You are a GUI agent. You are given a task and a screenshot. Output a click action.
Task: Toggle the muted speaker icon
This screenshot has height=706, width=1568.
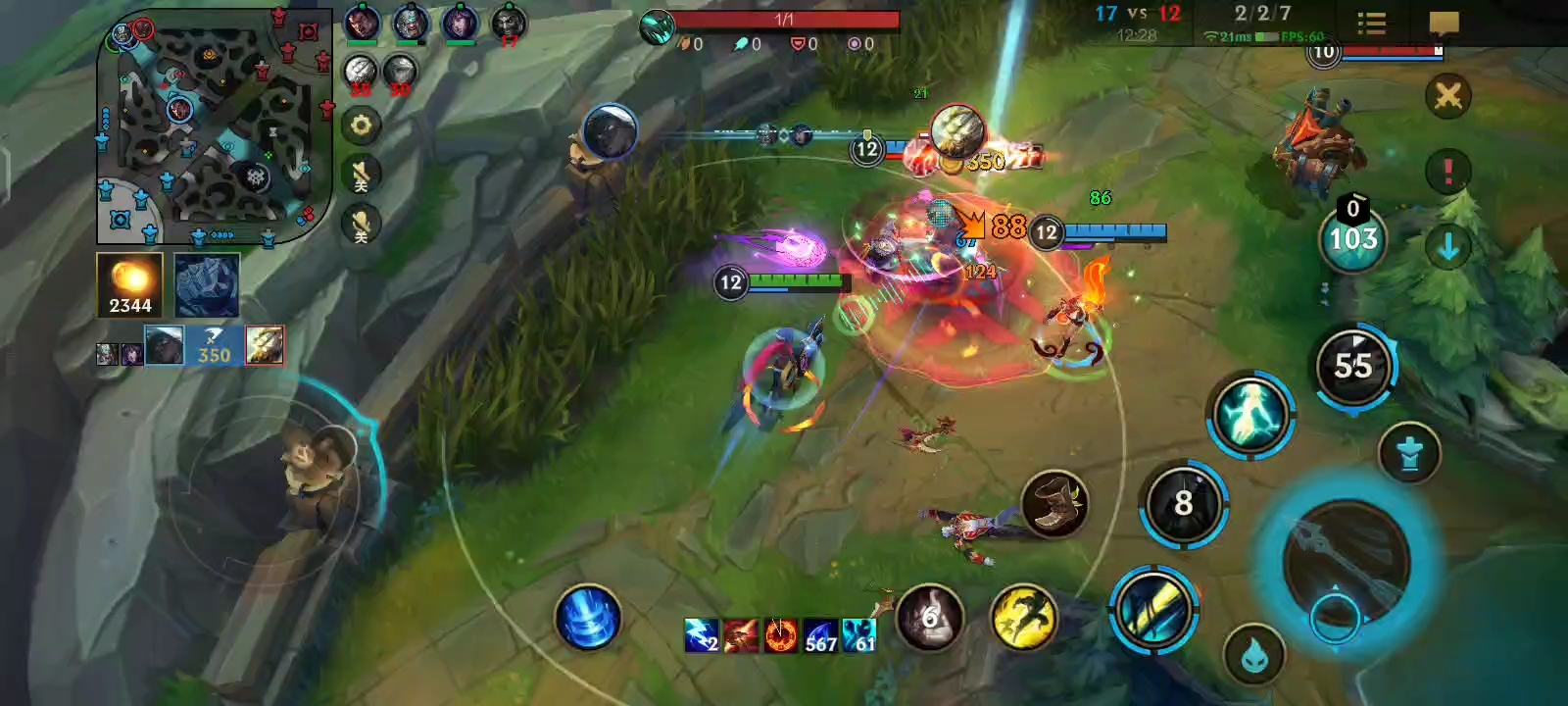tap(361, 175)
